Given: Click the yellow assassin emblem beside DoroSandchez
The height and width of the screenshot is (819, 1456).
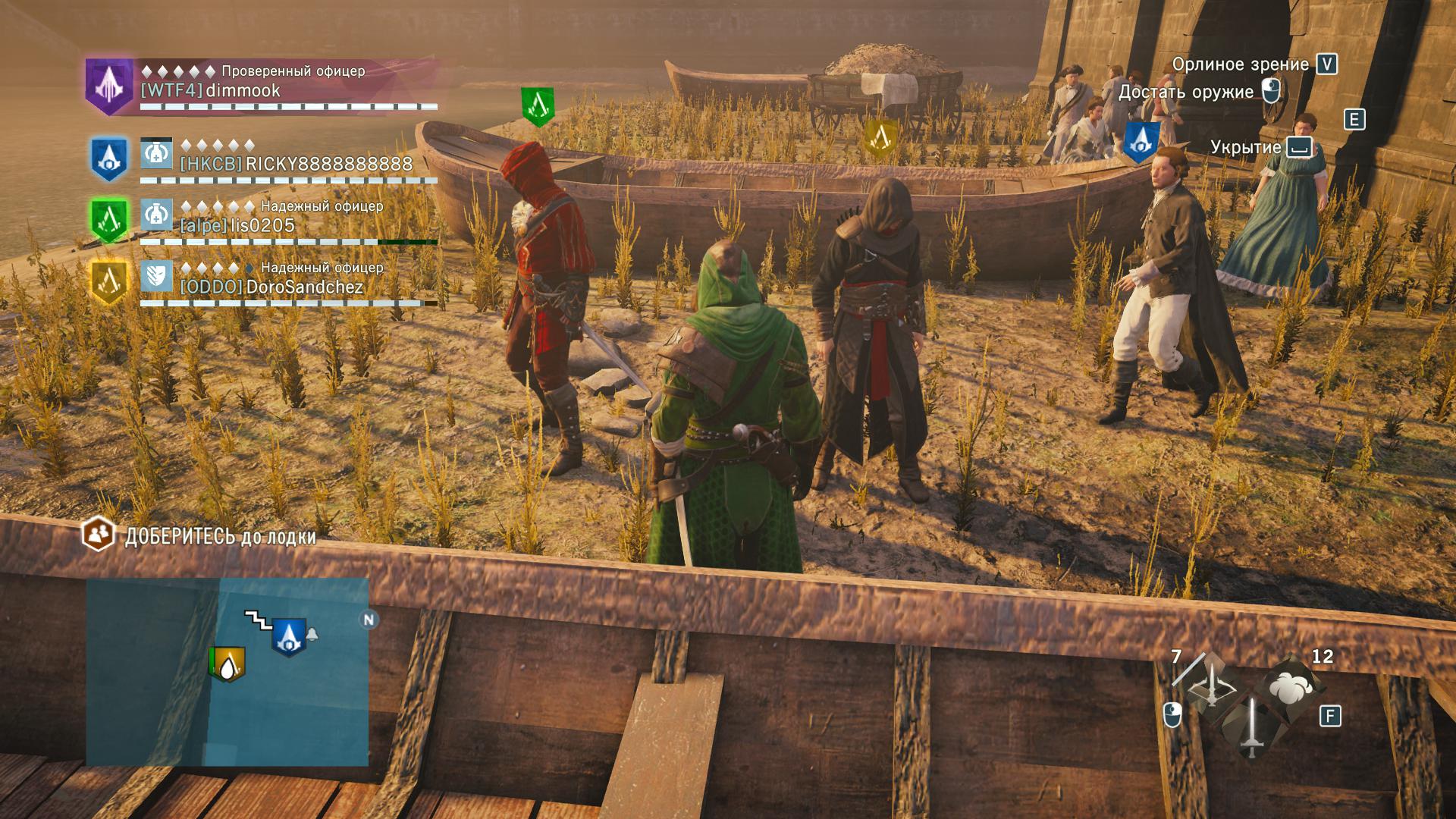Looking at the screenshot, I should coord(108,282).
